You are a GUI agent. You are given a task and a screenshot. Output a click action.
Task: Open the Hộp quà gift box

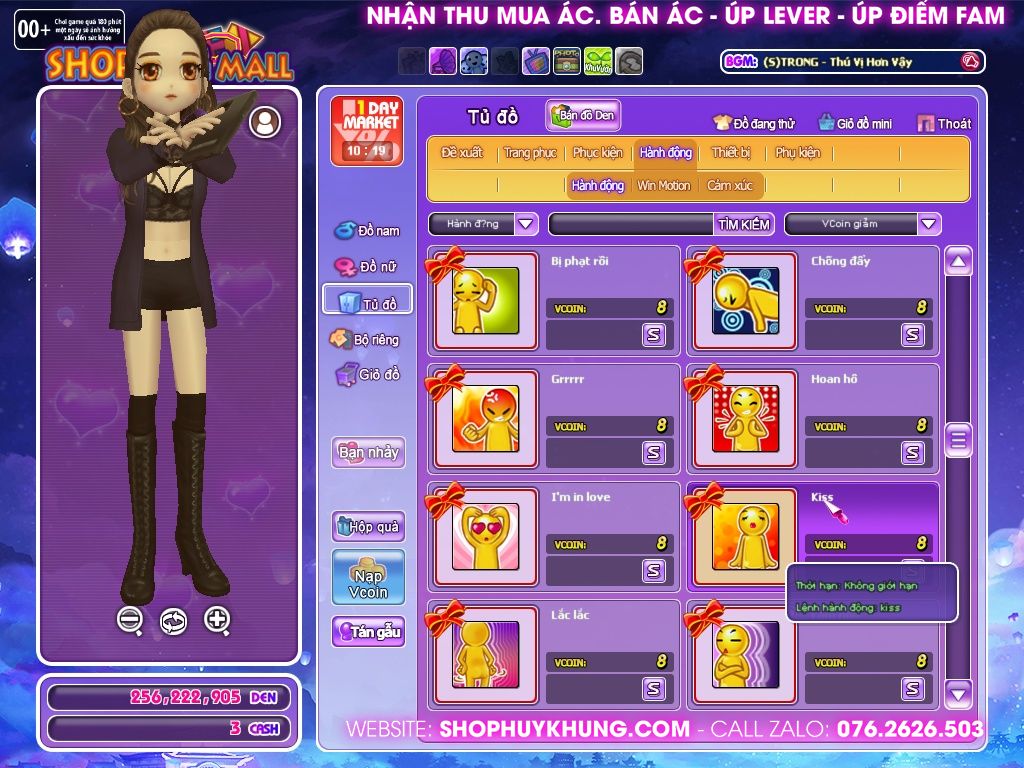[368, 526]
